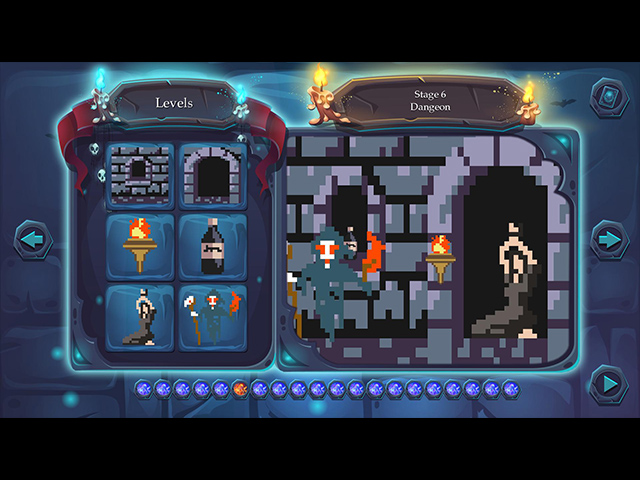Choose the chained prisoner level
Image resolution: width=640 pixels, height=480 pixels.
click(140, 317)
